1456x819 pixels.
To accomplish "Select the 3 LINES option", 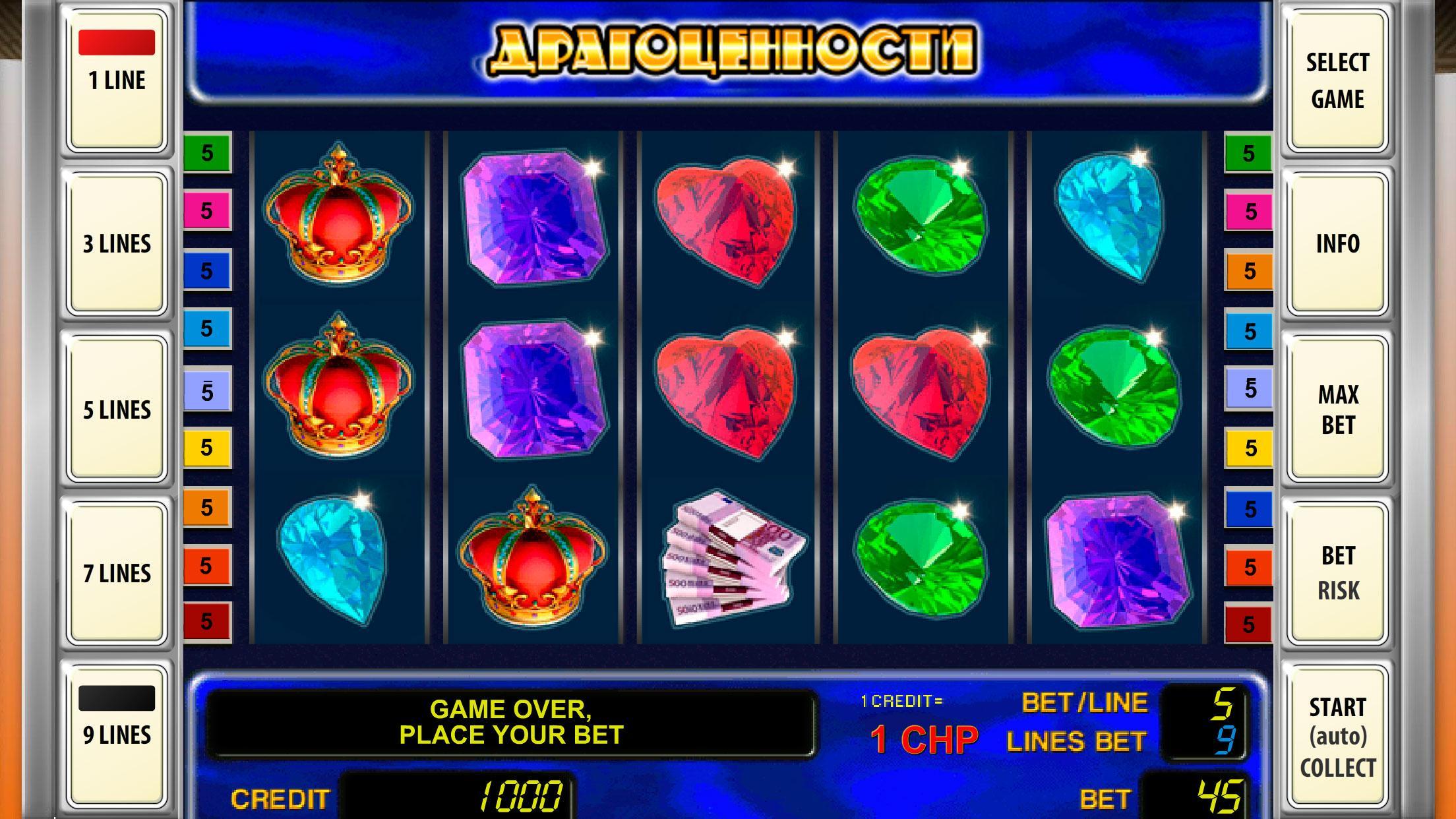I will [x=115, y=243].
